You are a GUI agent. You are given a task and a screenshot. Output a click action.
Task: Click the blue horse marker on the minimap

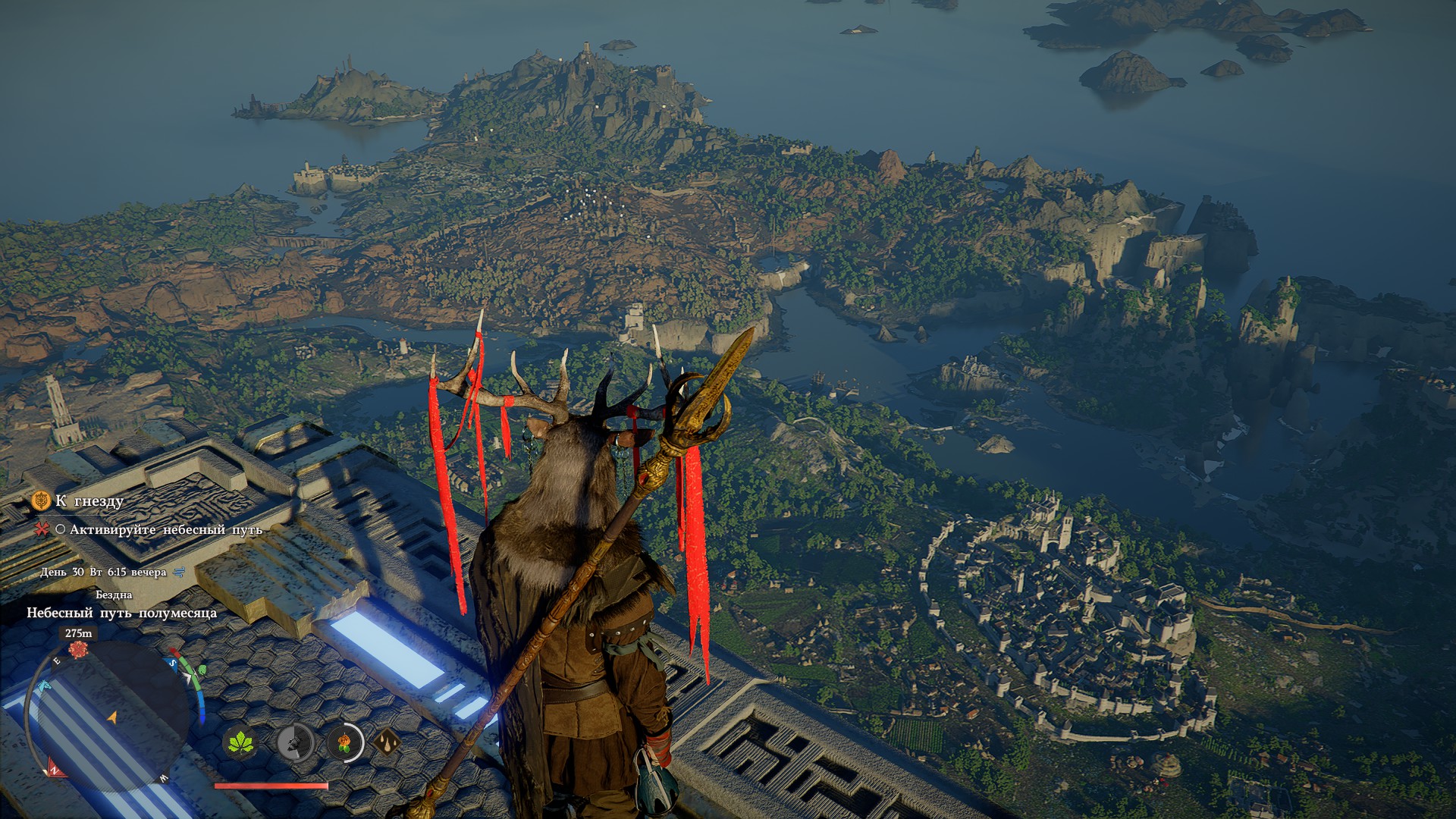click(43, 686)
